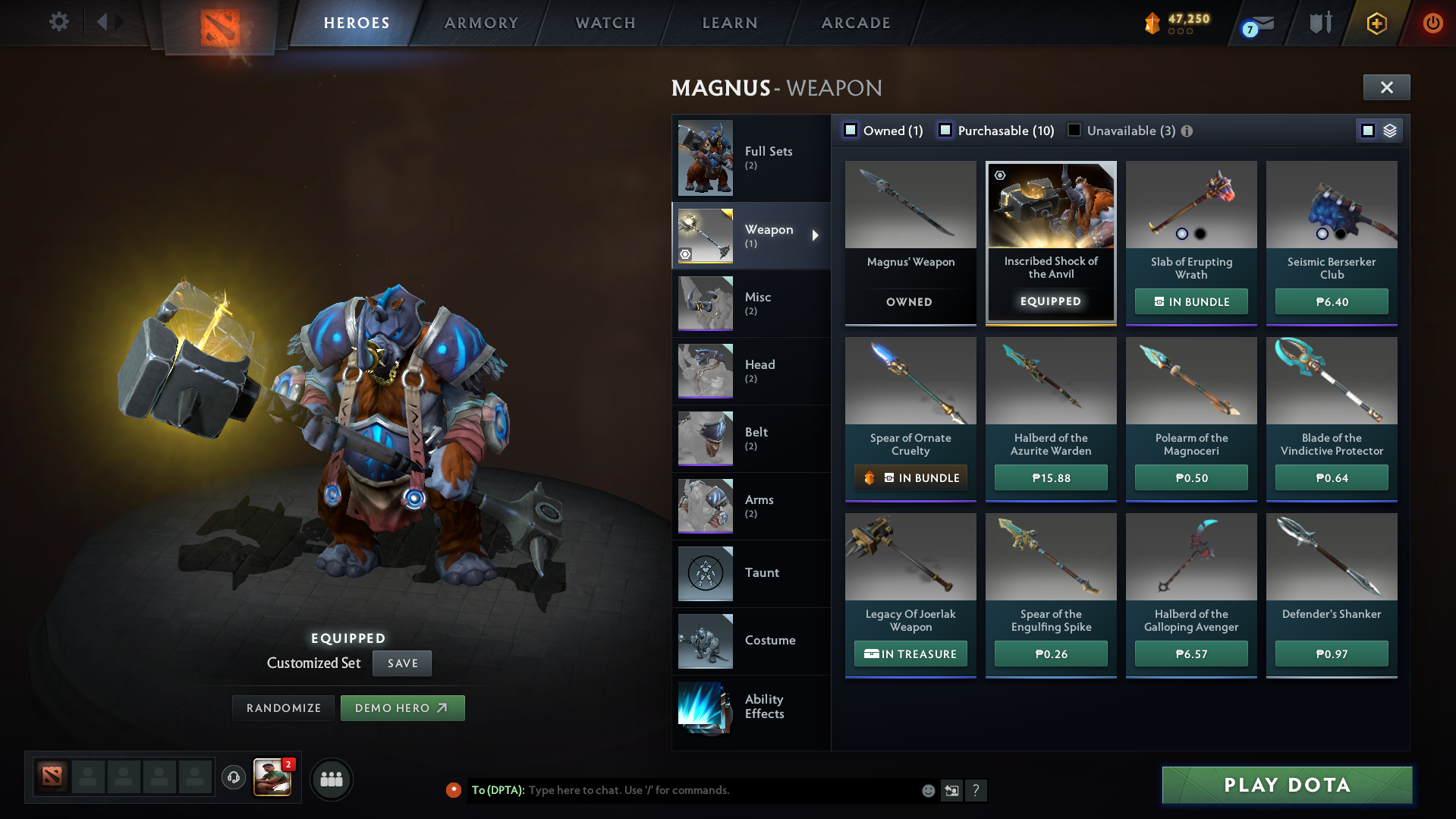This screenshot has height=819, width=1456.
Task: Uncheck the Owned items filter
Action: [851, 130]
